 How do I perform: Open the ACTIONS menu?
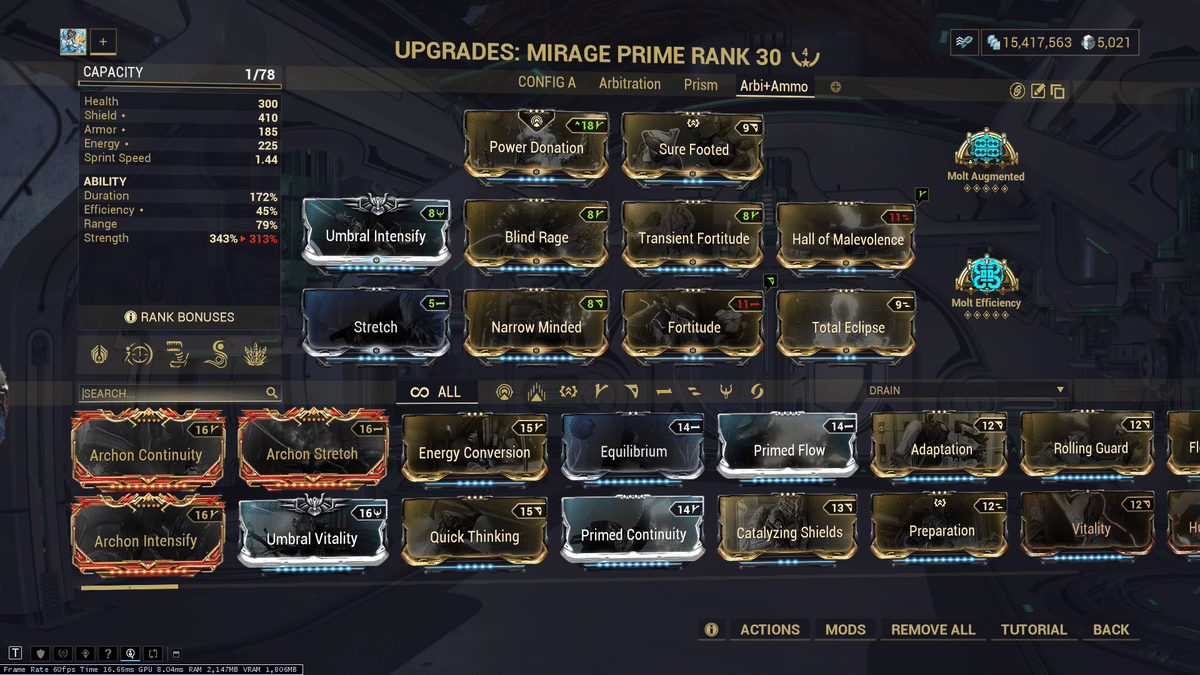pyautogui.click(x=769, y=630)
